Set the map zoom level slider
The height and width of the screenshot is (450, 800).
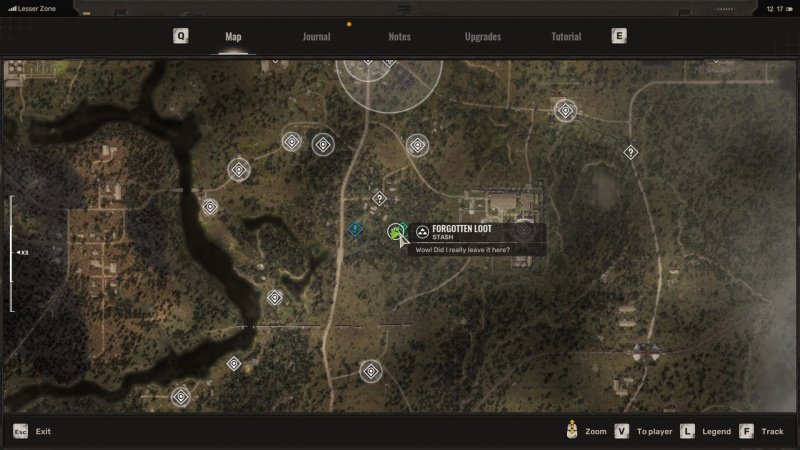(x=12, y=253)
